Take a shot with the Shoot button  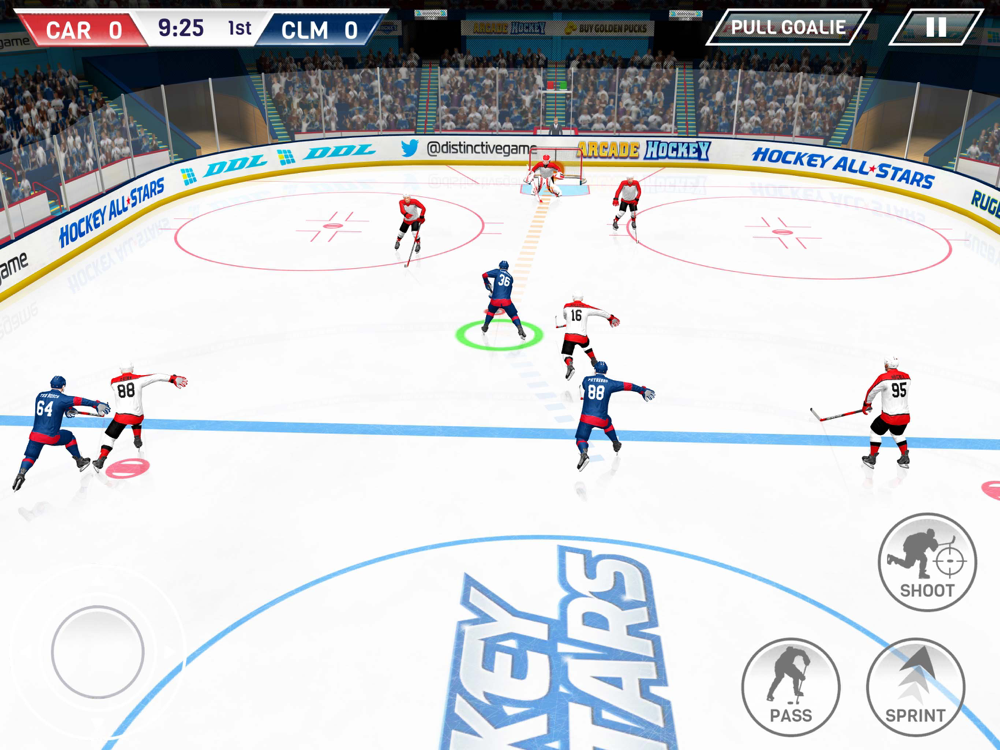(x=927, y=562)
